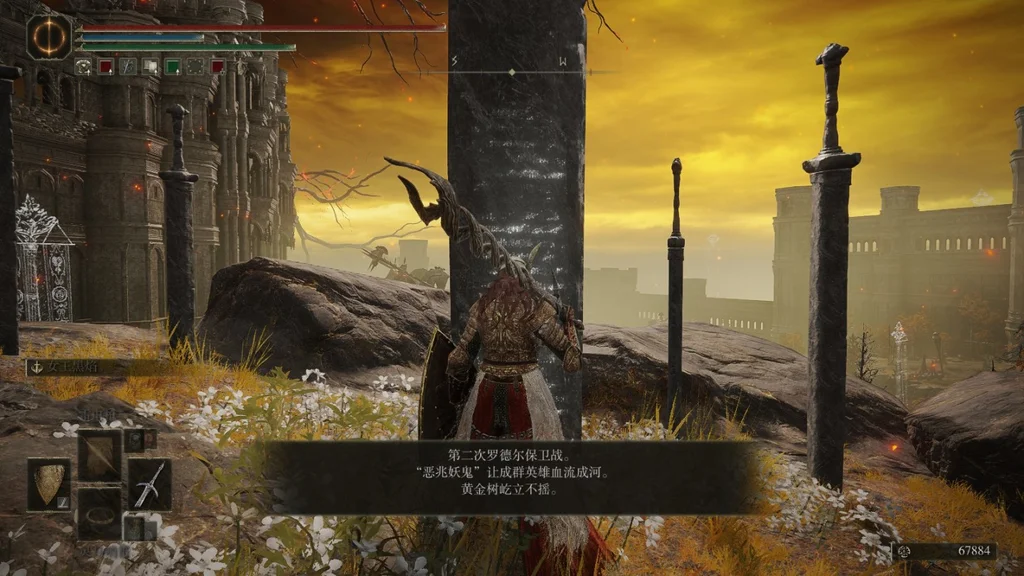
Task: Click the white scroll buff icon
Action: click(x=150, y=67)
